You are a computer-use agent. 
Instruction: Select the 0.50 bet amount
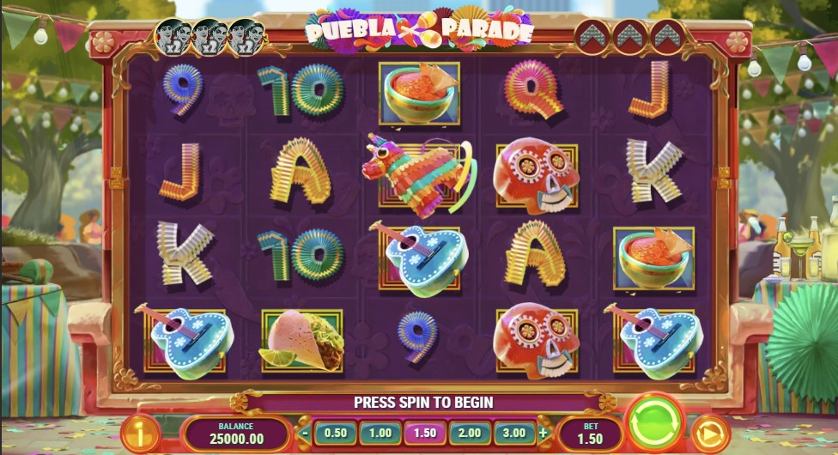click(336, 433)
